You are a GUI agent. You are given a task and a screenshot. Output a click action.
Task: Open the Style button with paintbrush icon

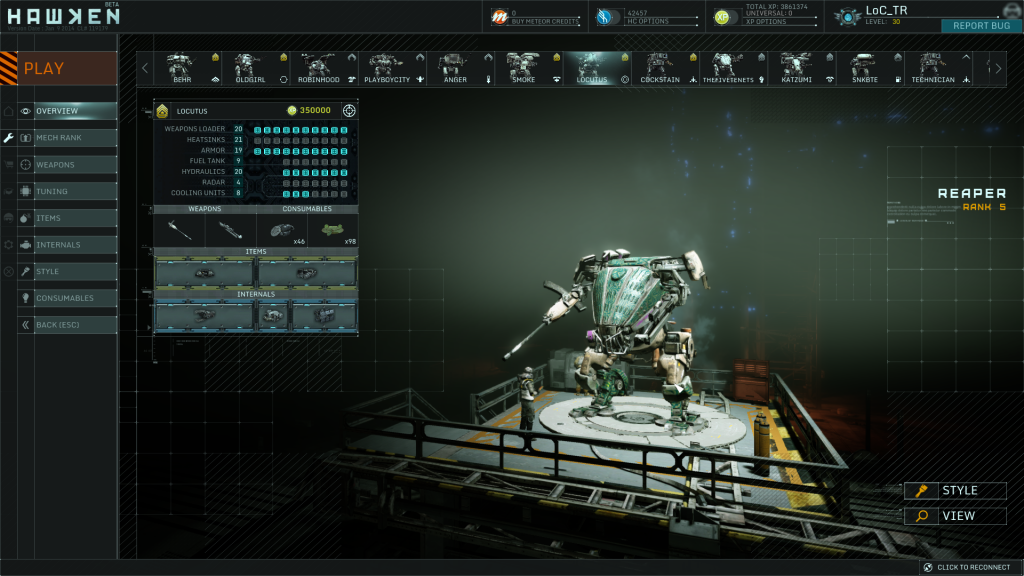tap(955, 491)
